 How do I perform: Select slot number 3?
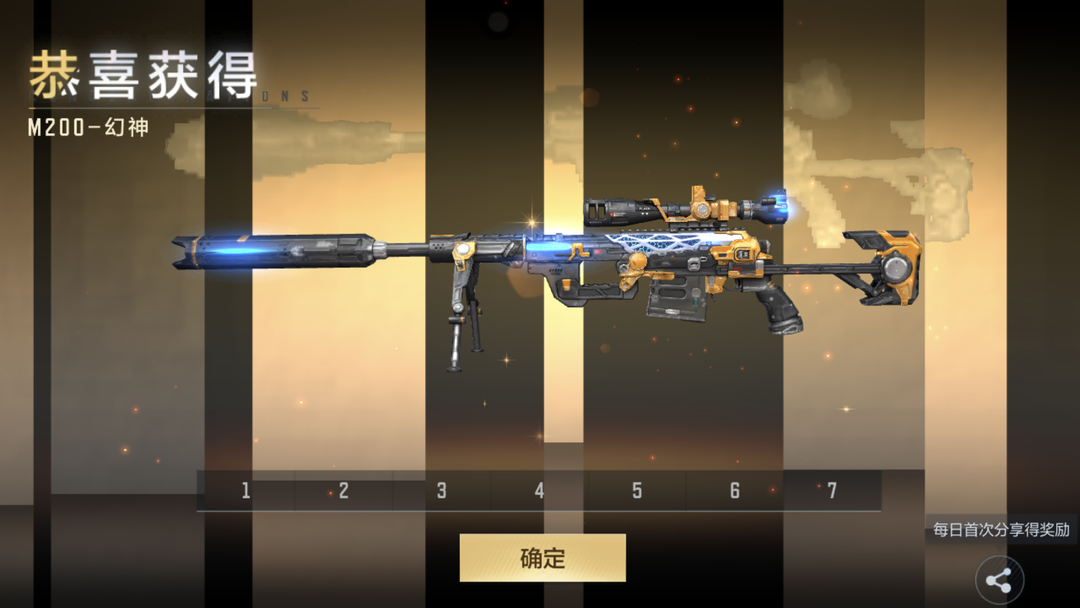point(441,490)
